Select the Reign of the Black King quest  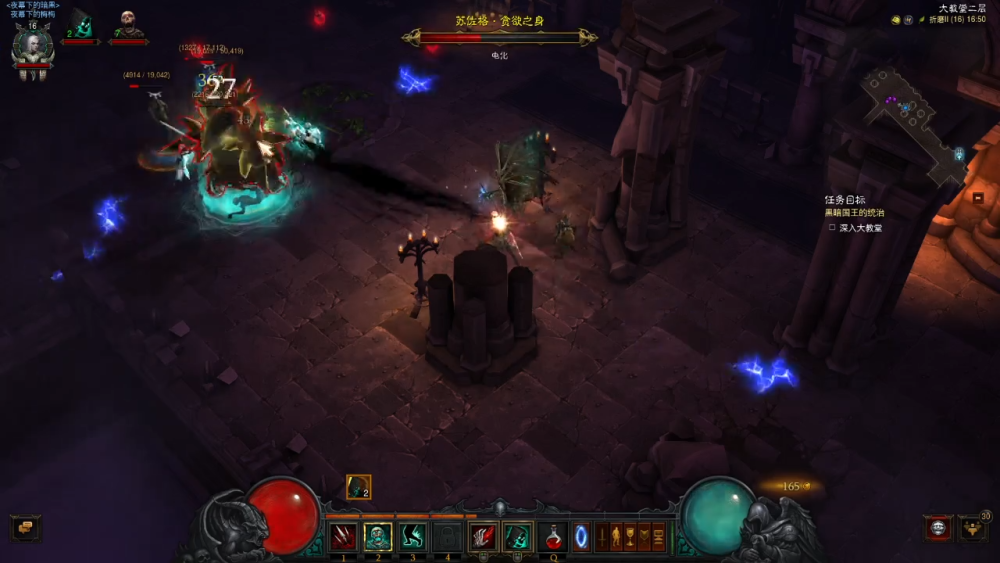coord(854,213)
